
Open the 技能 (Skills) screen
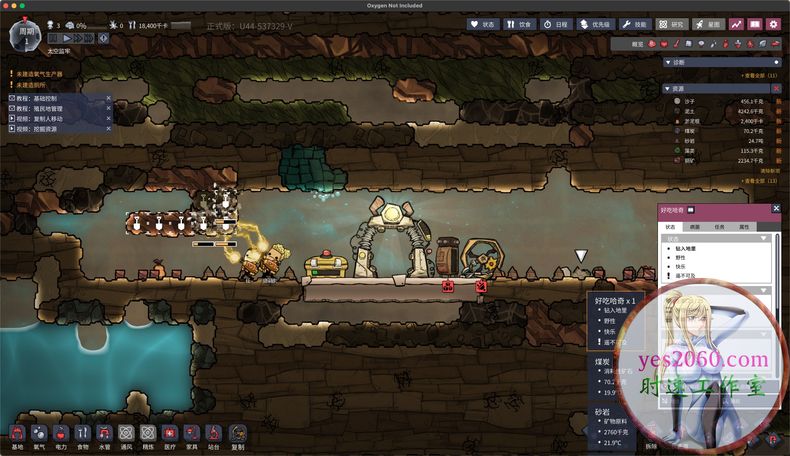click(x=635, y=23)
